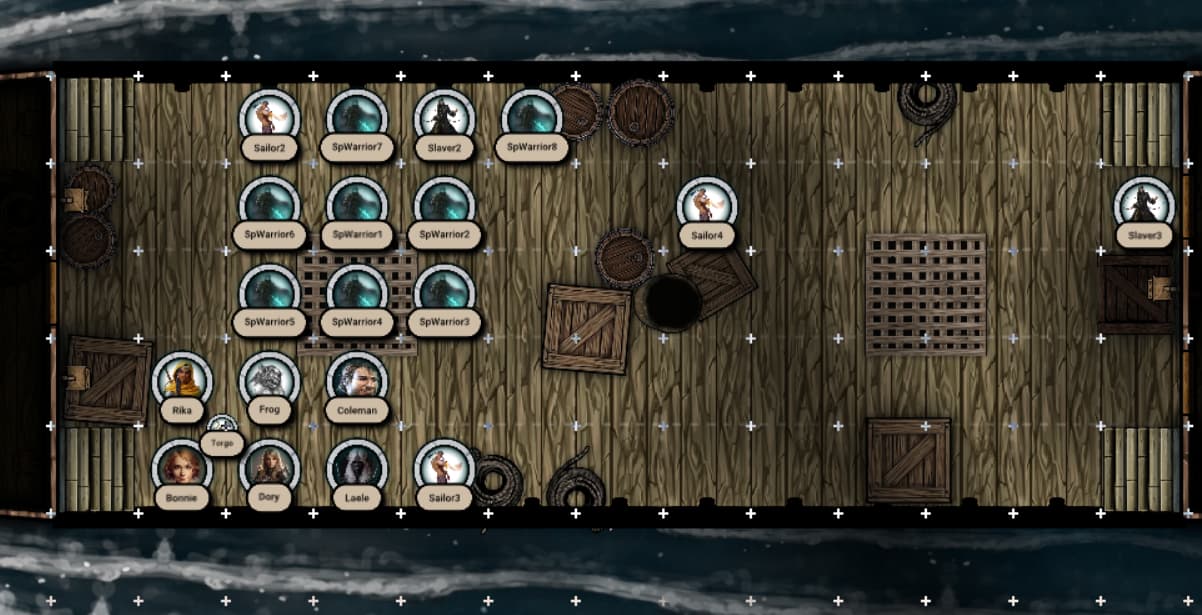Click the SpWarrior7 token
This screenshot has width=1202, height=615.
pyautogui.click(x=357, y=118)
